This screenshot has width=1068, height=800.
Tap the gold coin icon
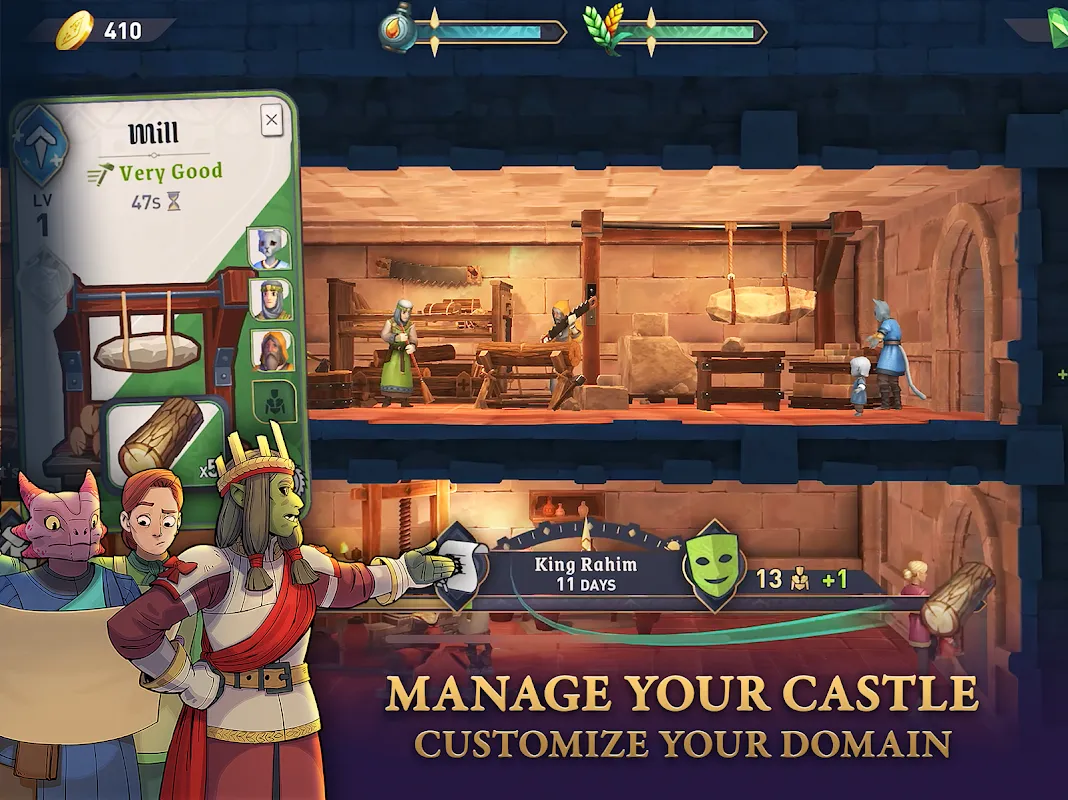tap(73, 31)
